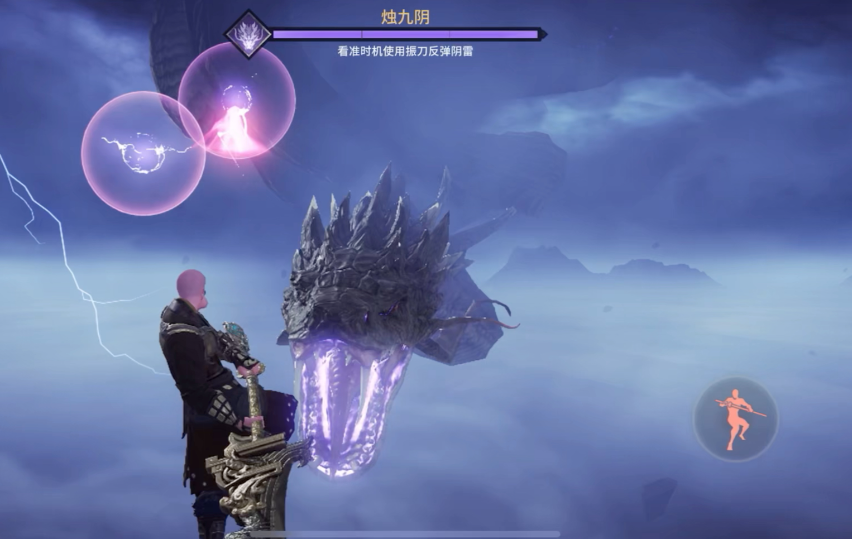This screenshot has width=852, height=539.
Task: Tap the orange parry stance button
Action: tap(736, 418)
